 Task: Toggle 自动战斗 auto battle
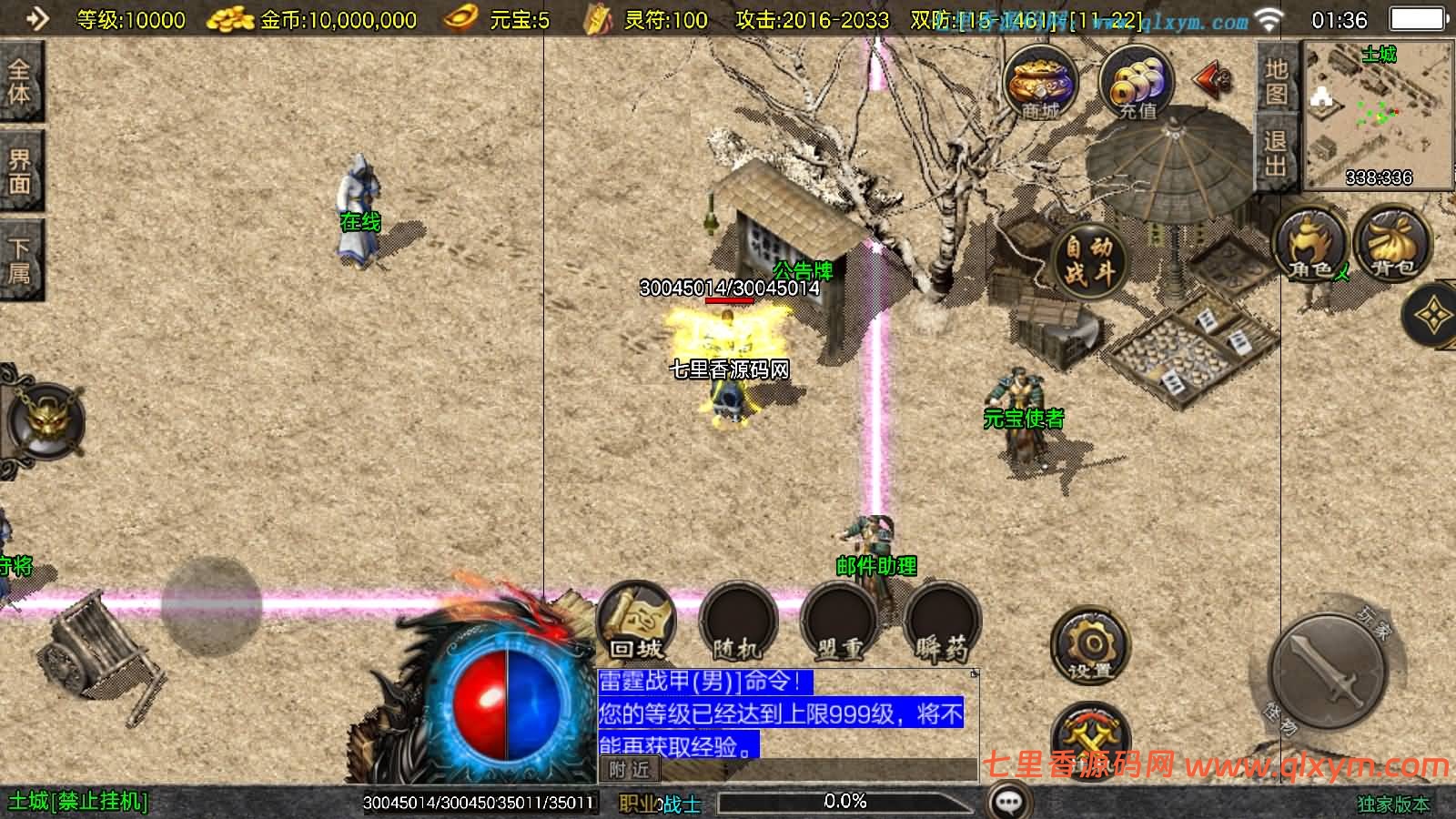tap(1089, 258)
